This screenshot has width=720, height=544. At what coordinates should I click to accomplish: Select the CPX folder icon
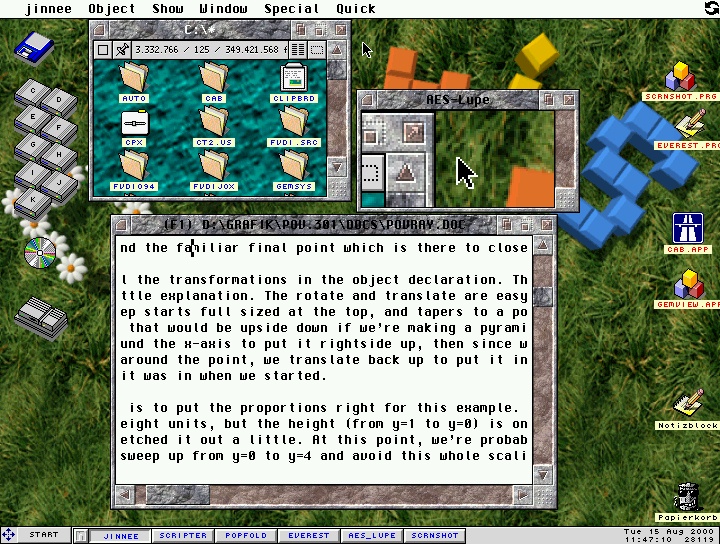[134, 125]
